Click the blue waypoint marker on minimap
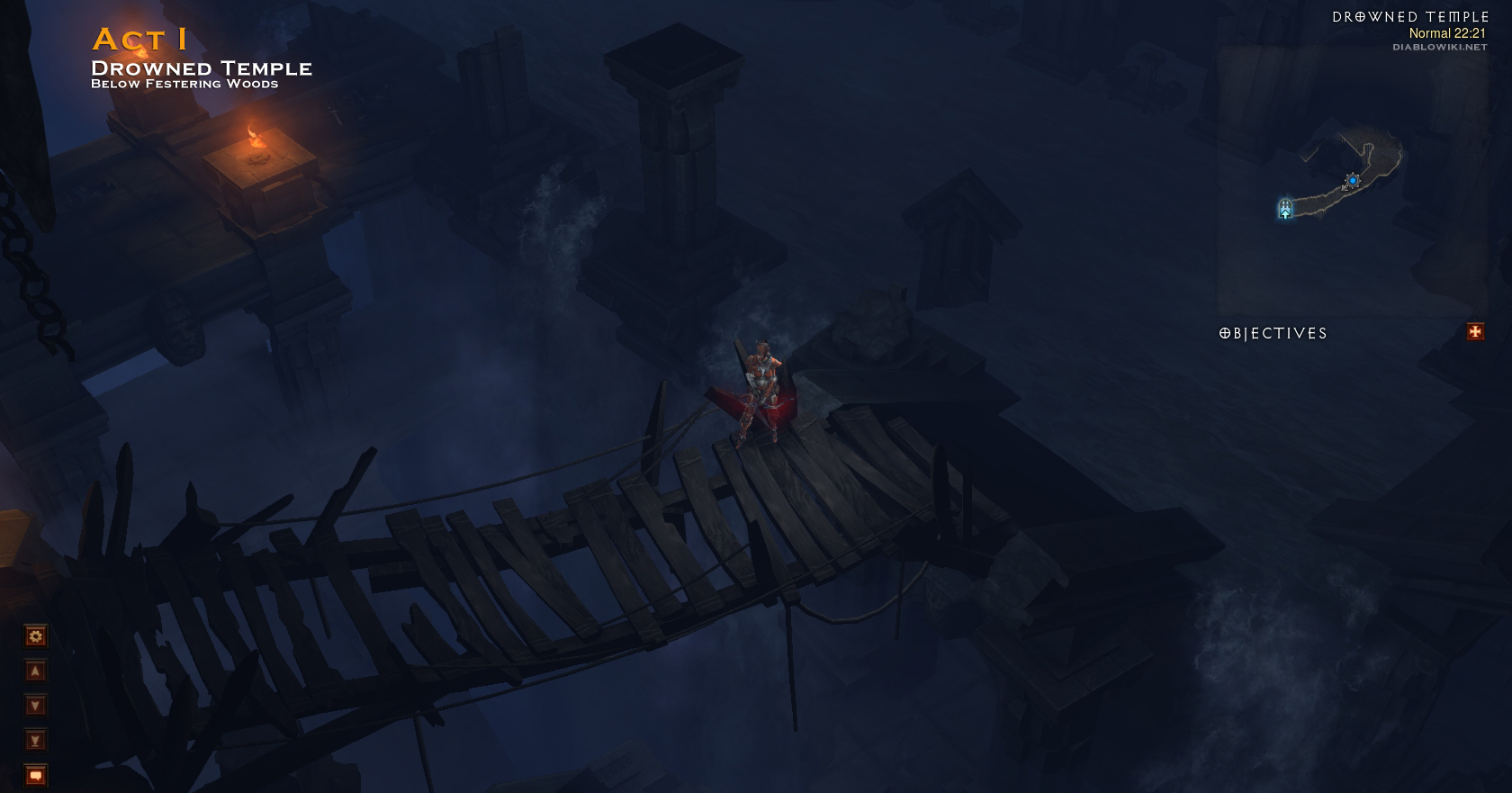 [1352, 181]
